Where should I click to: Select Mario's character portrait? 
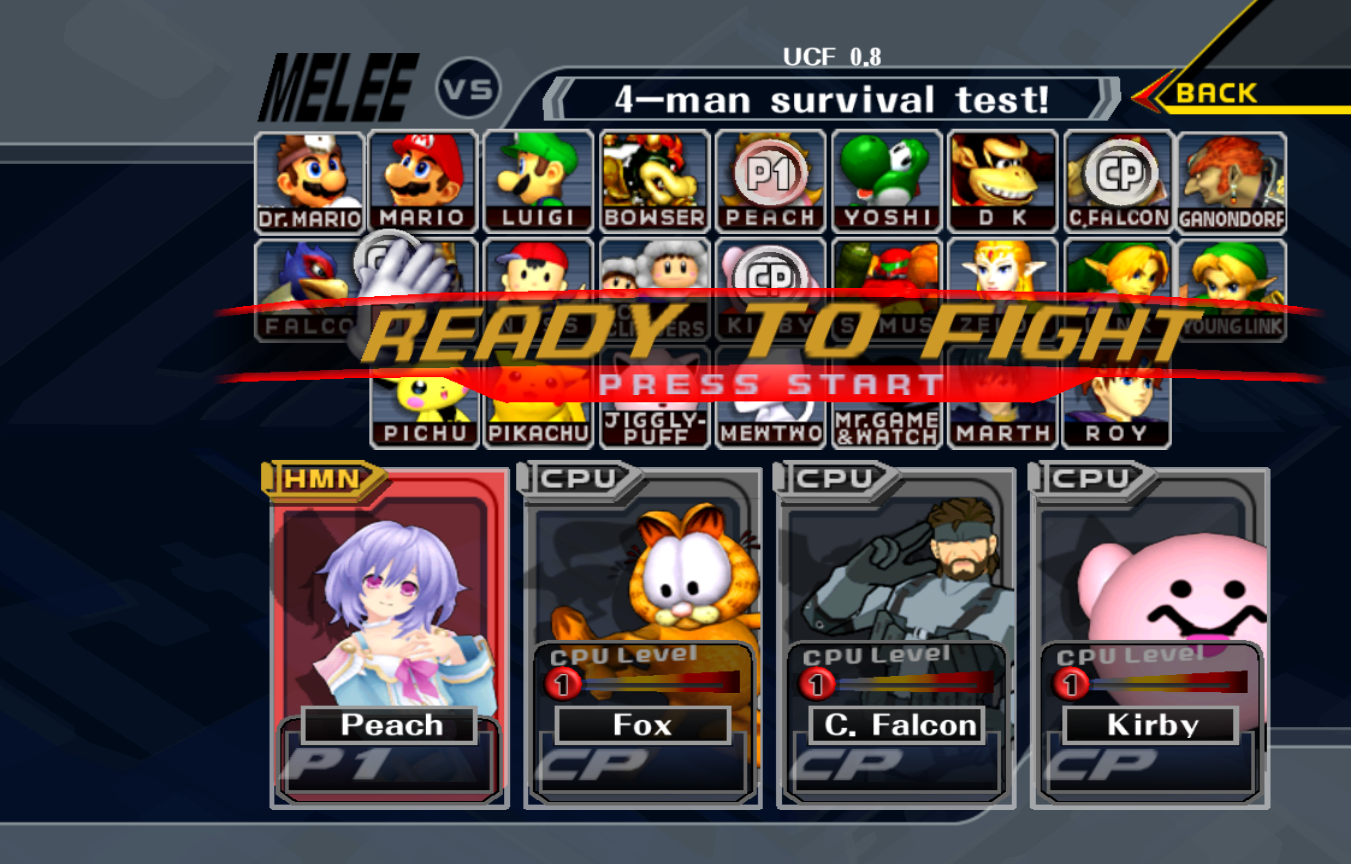423,175
